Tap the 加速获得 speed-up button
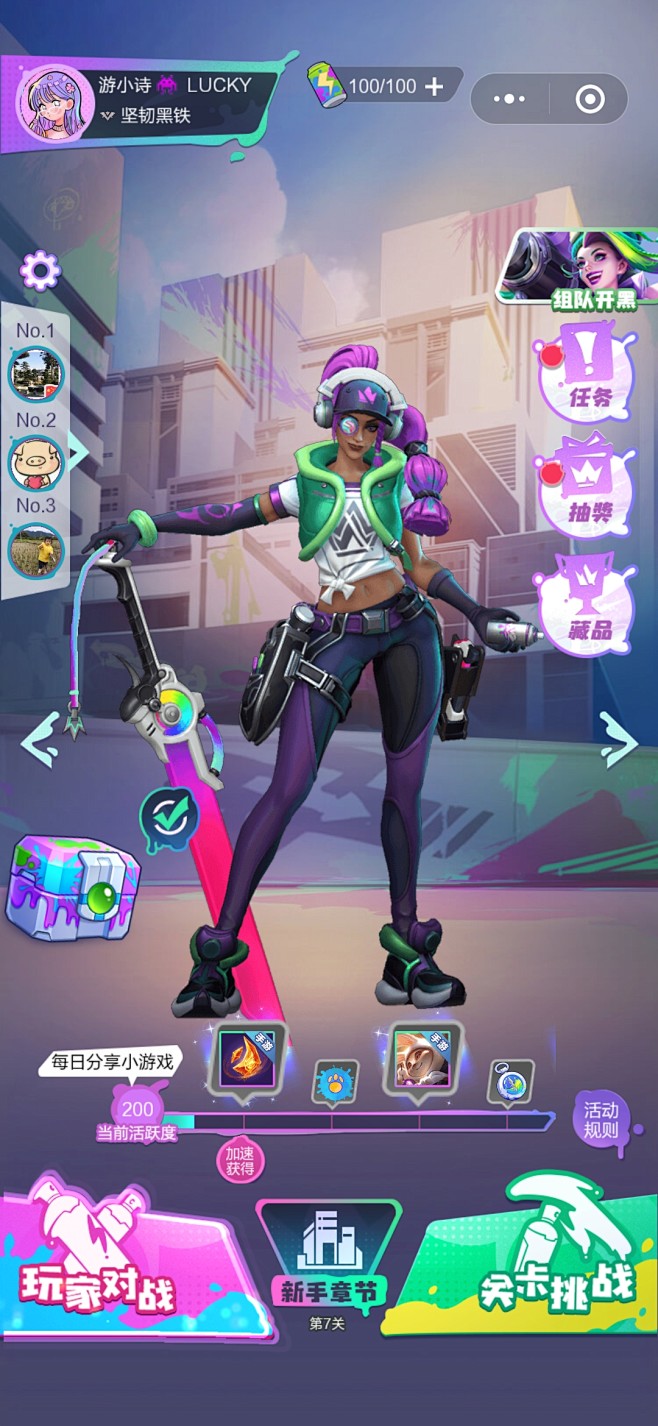The image size is (658, 1426). tap(240, 1161)
